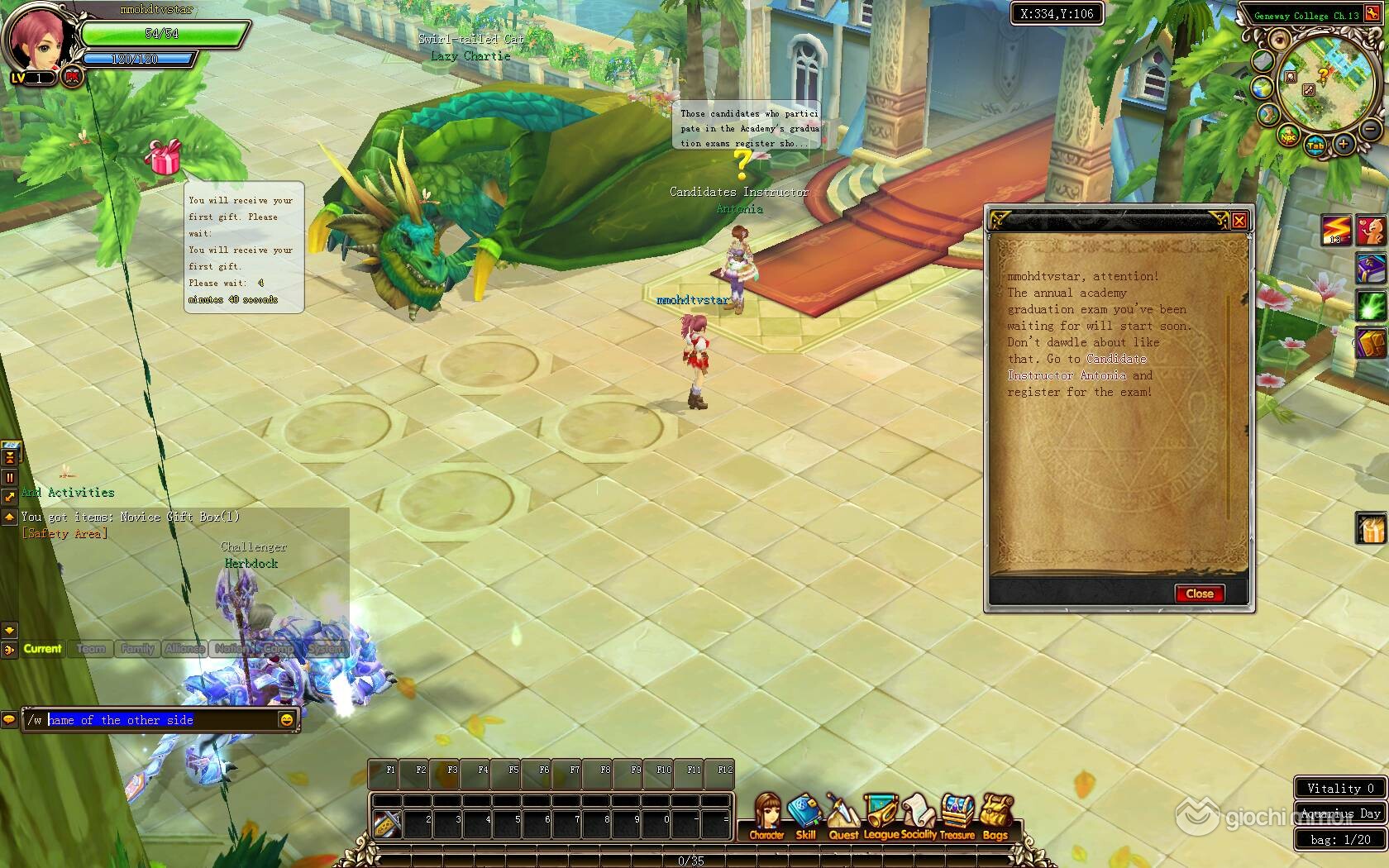Viewport: 1389px width, 868px height.
Task: Zoom in the minimap with the plus button
Action: point(1343,145)
